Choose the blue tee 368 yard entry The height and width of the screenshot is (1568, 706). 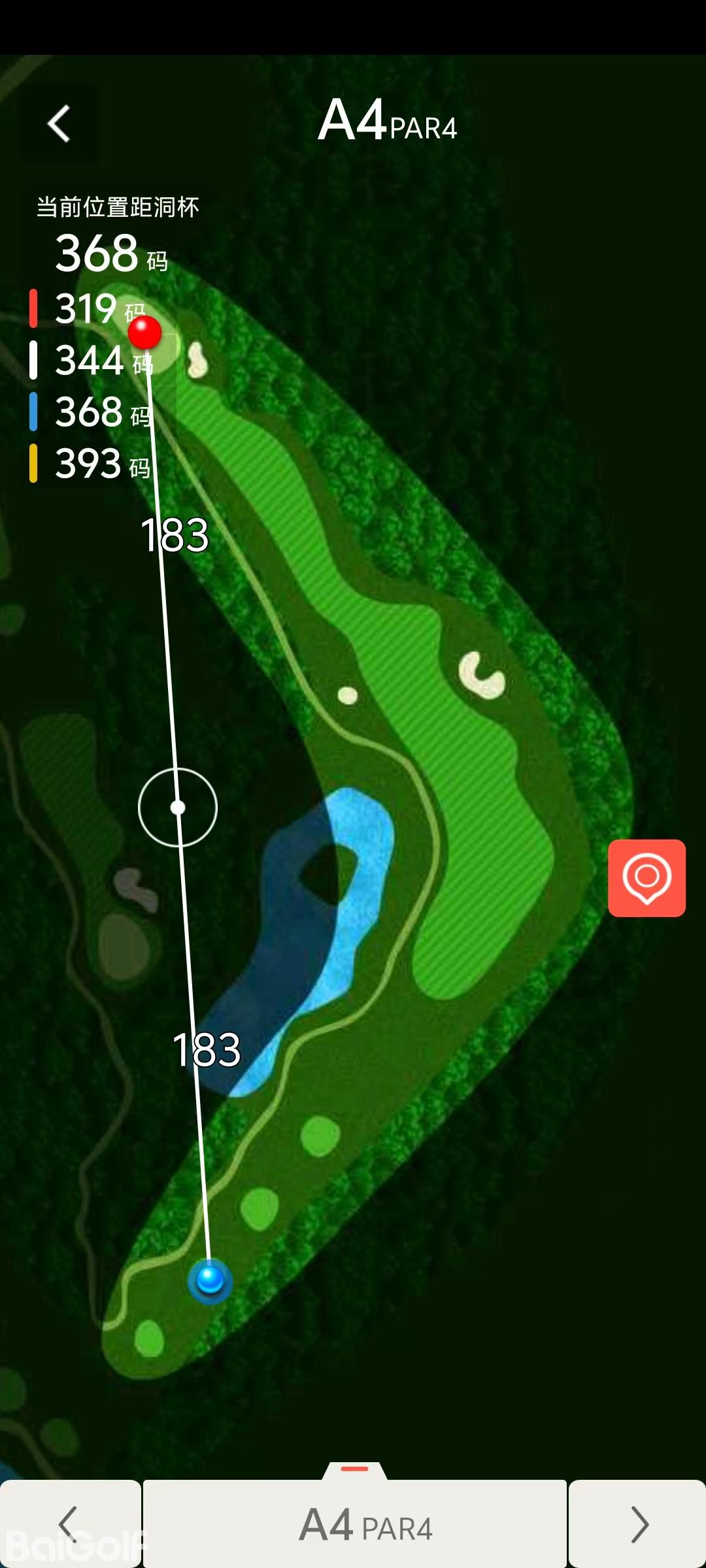(x=90, y=412)
